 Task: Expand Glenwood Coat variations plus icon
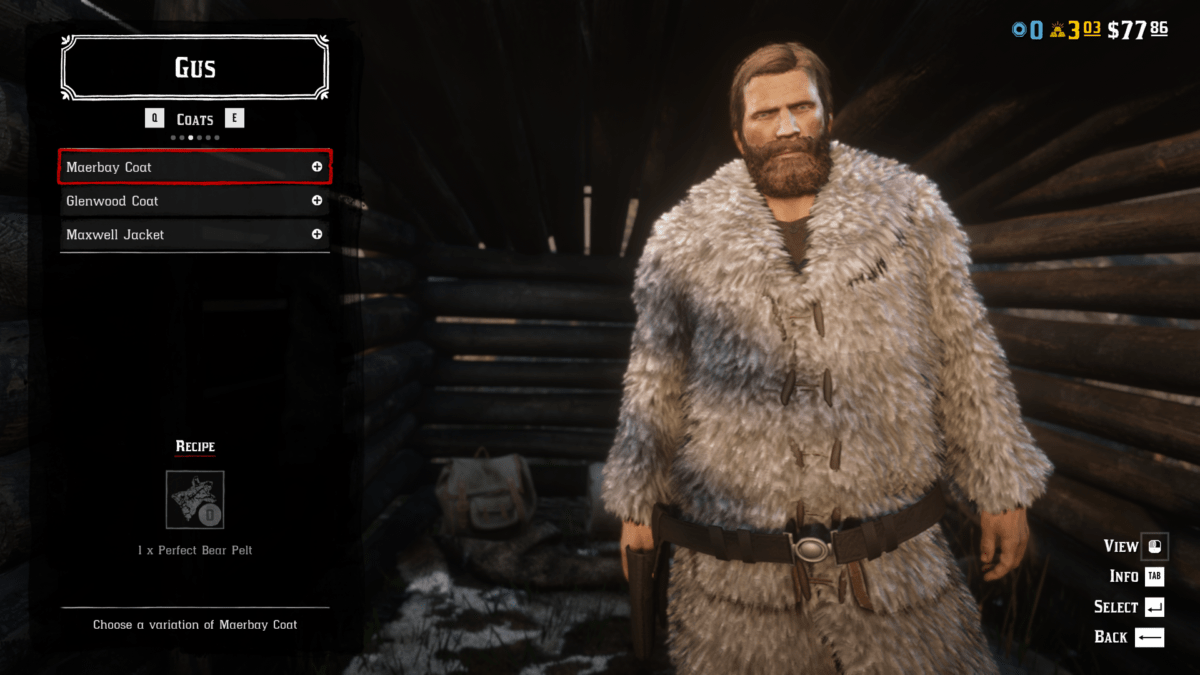point(317,201)
